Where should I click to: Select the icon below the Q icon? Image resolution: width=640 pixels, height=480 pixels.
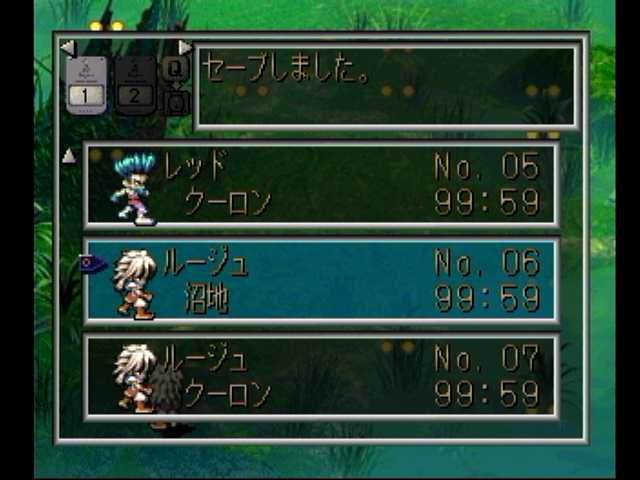point(175,100)
